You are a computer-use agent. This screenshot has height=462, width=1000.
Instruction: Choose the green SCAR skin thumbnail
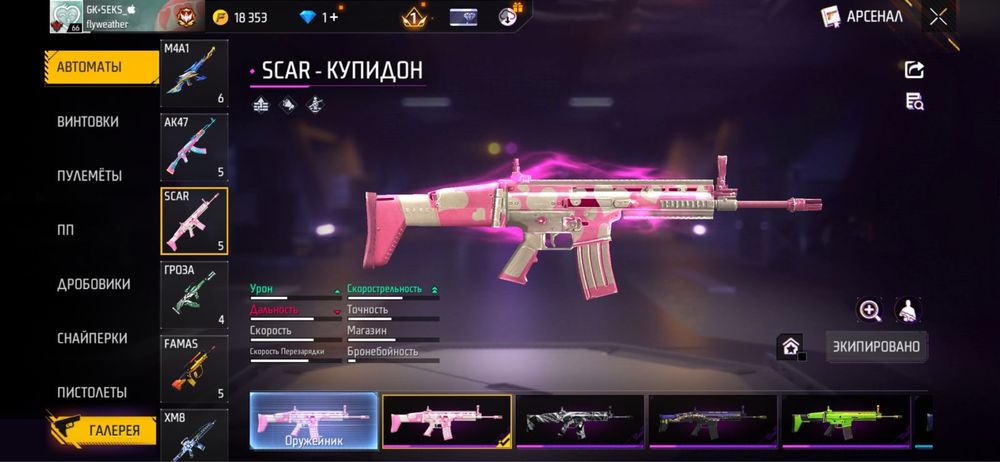tap(845, 420)
